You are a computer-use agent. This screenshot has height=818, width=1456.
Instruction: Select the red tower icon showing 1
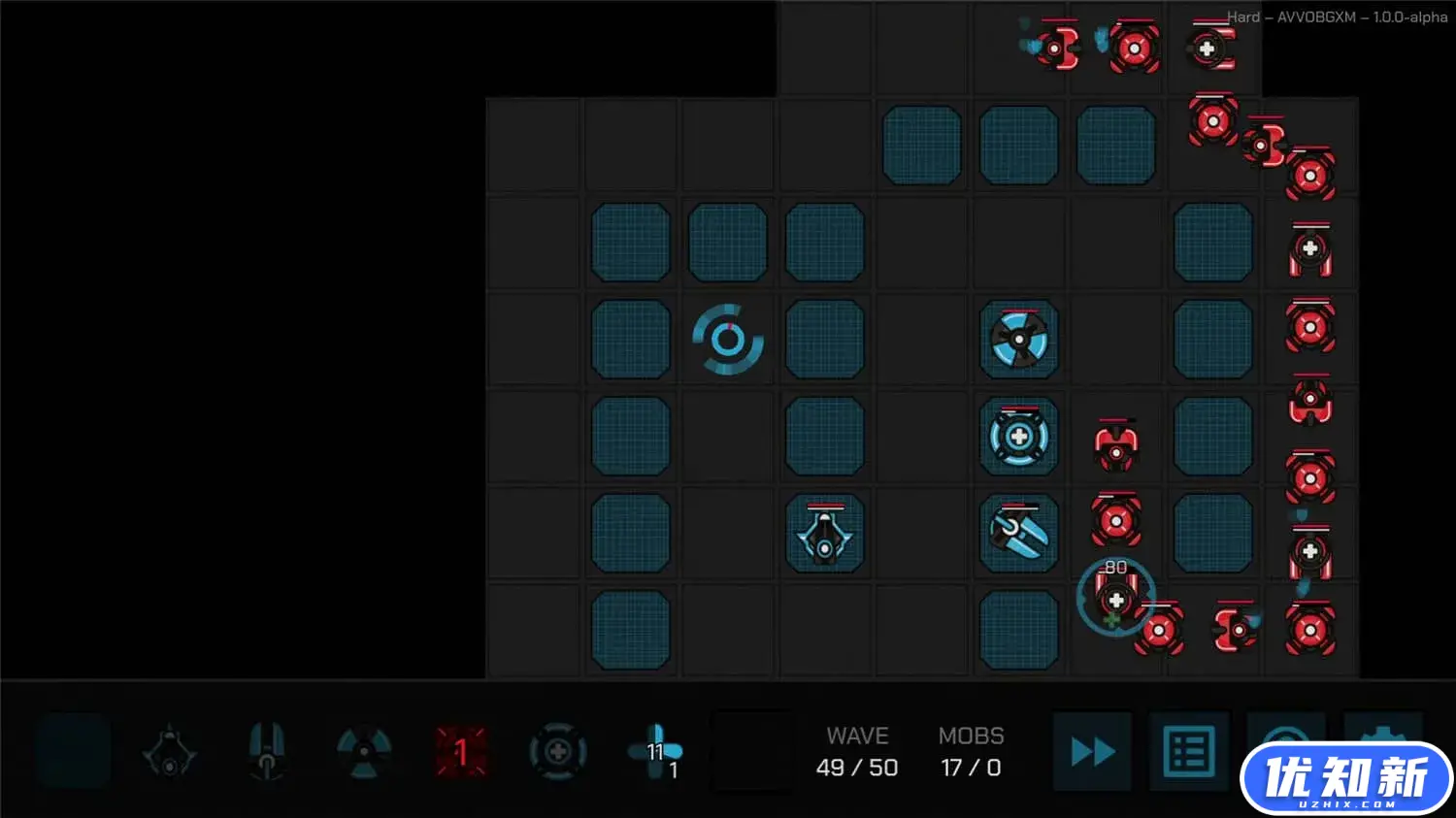[x=462, y=750]
